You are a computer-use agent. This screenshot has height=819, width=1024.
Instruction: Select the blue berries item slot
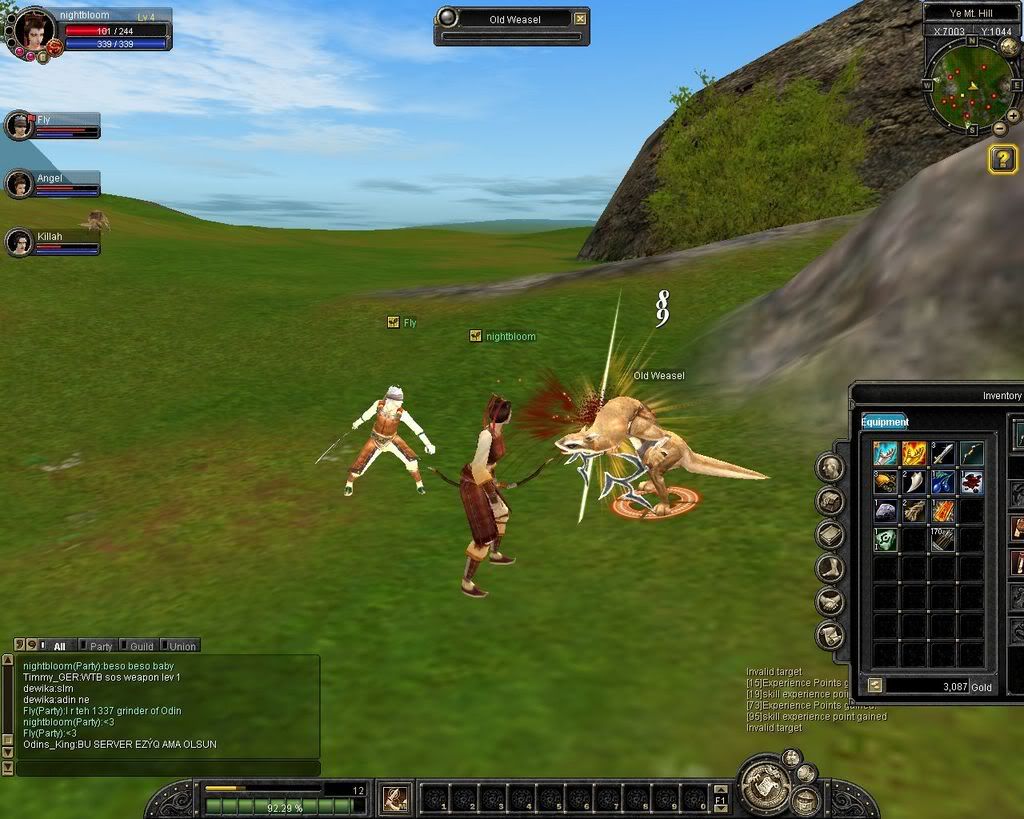coord(943,483)
